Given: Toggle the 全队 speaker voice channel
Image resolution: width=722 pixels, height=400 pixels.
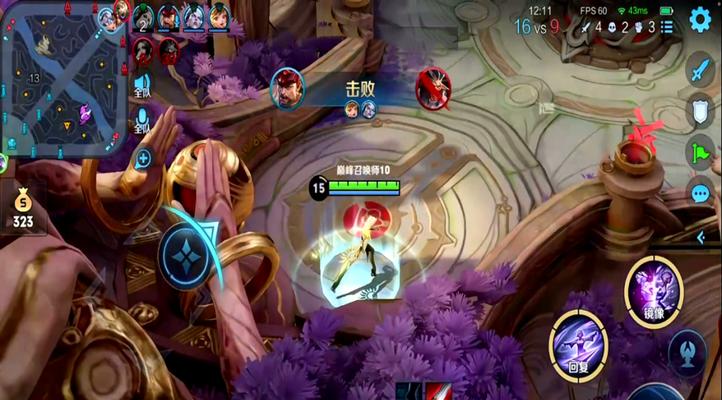Looking at the screenshot, I should point(143,86).
